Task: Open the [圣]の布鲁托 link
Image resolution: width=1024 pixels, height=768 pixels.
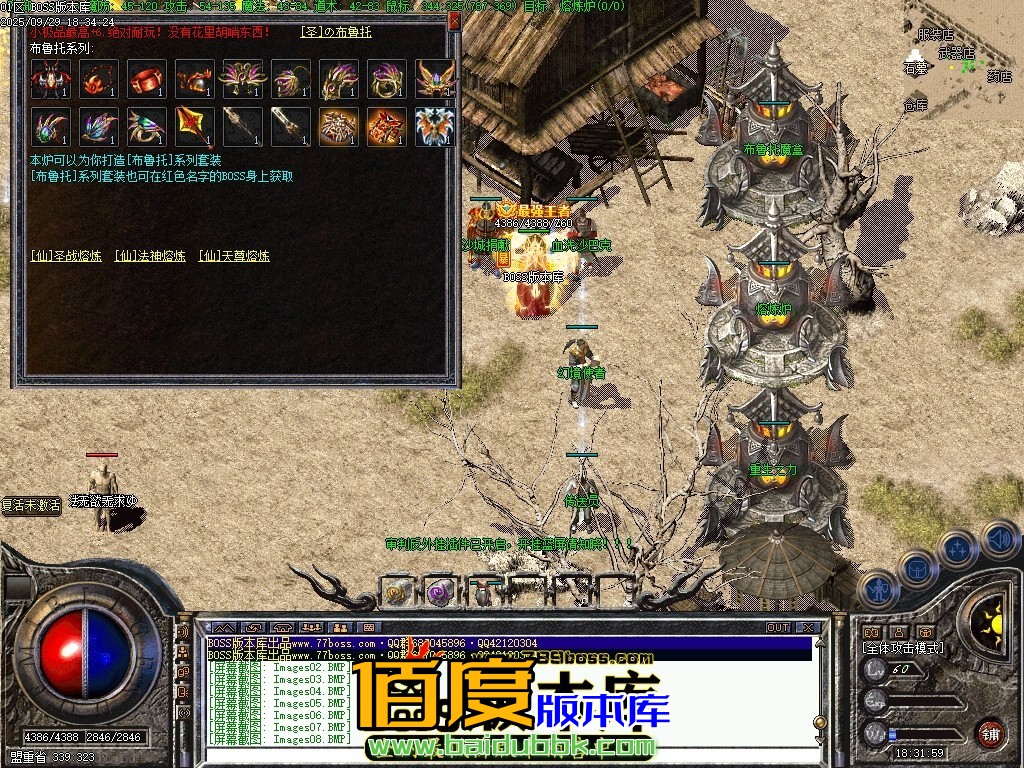Action: pyautogui.click(x=336, y=32)
